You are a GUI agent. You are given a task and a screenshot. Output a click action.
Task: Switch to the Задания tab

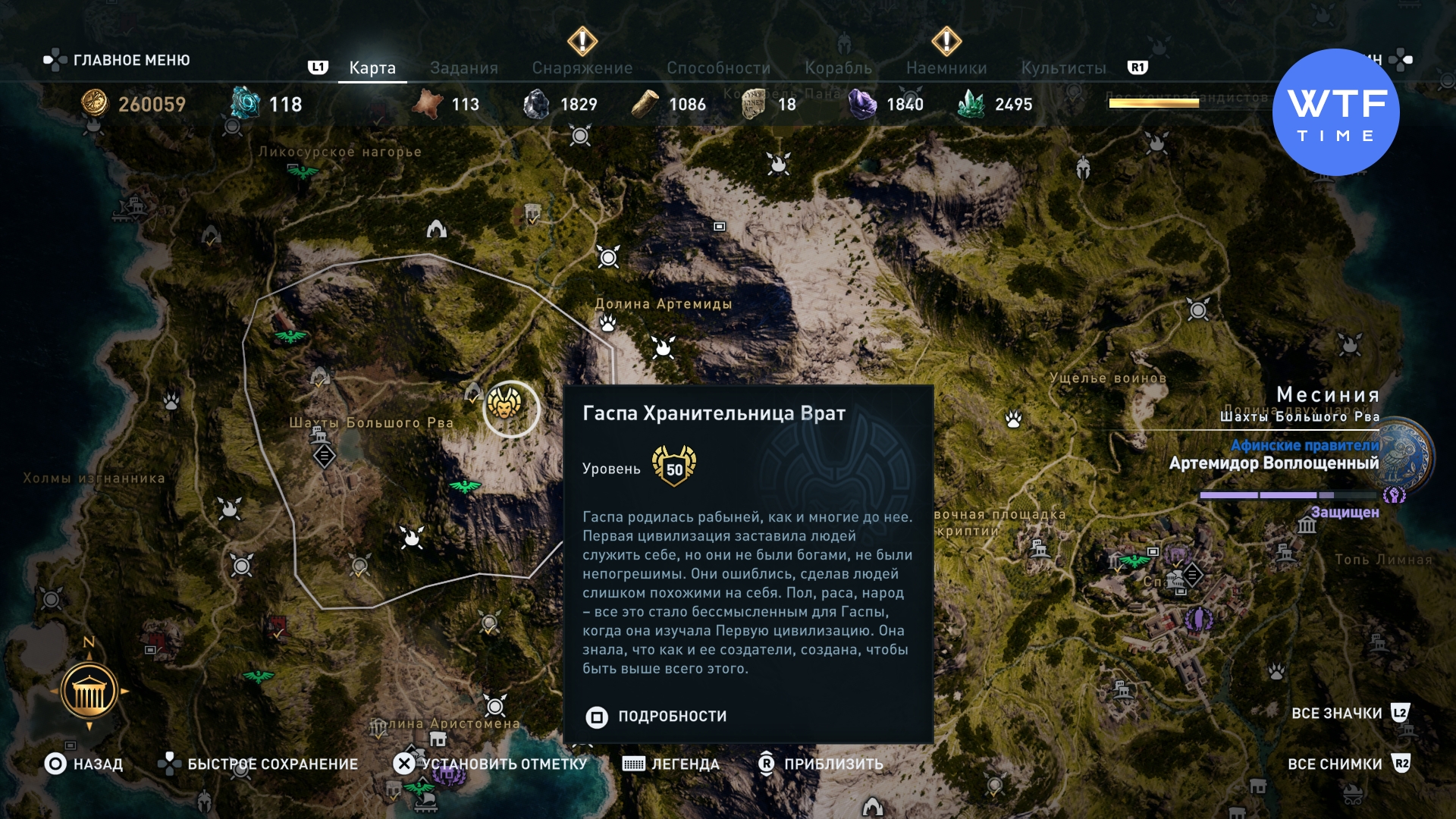pos(463,68)
